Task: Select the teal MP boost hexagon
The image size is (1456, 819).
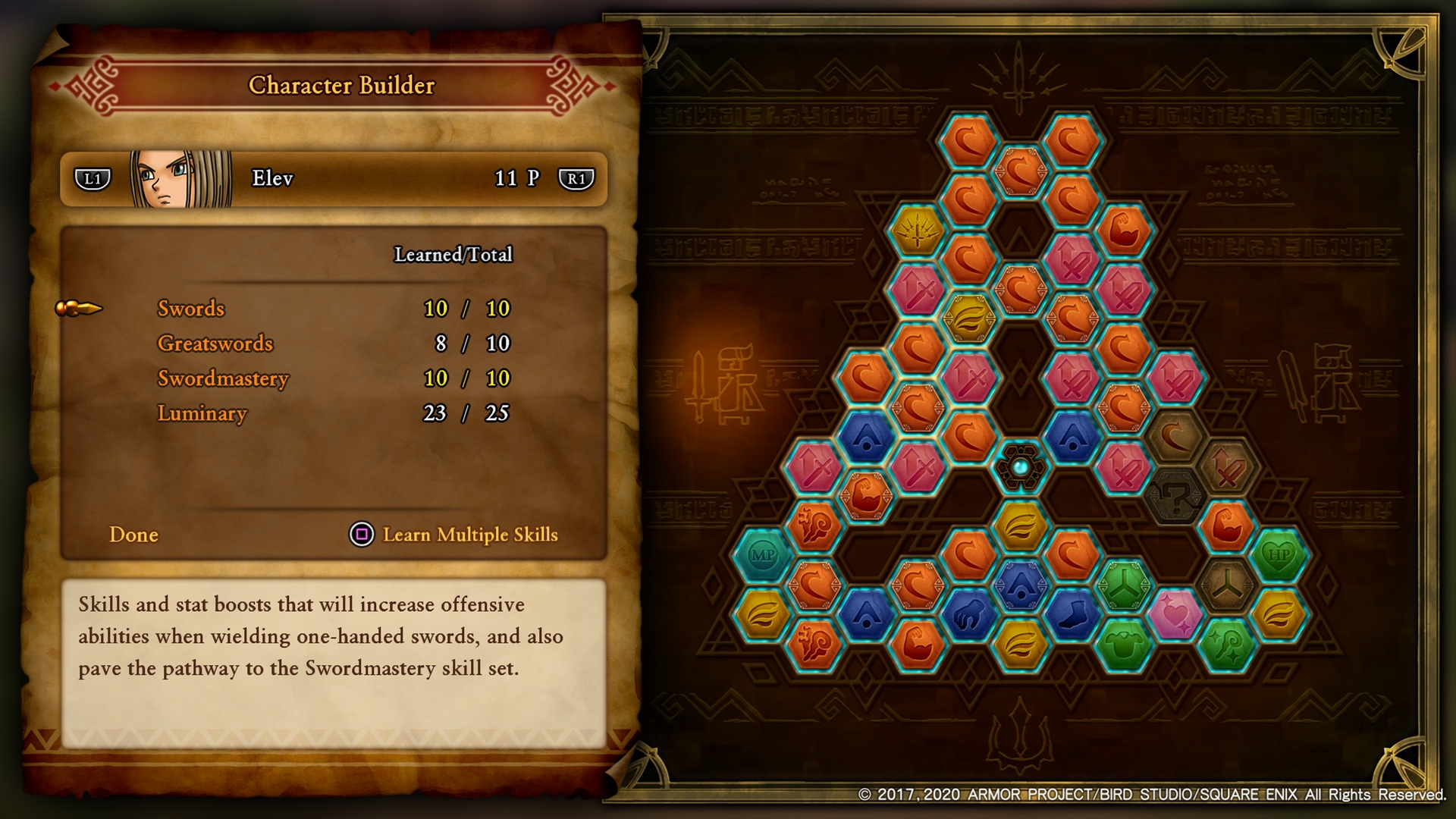Action: (762, 556)
